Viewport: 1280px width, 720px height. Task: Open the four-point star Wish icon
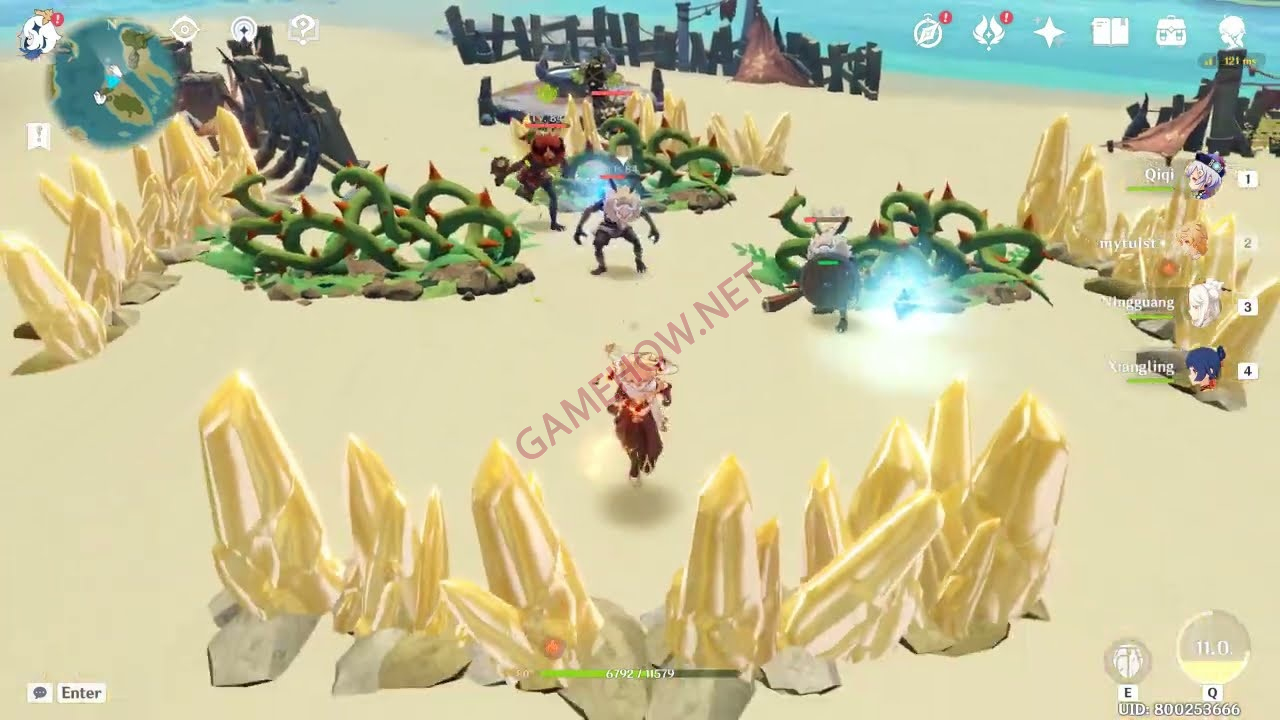(1049, 33)
